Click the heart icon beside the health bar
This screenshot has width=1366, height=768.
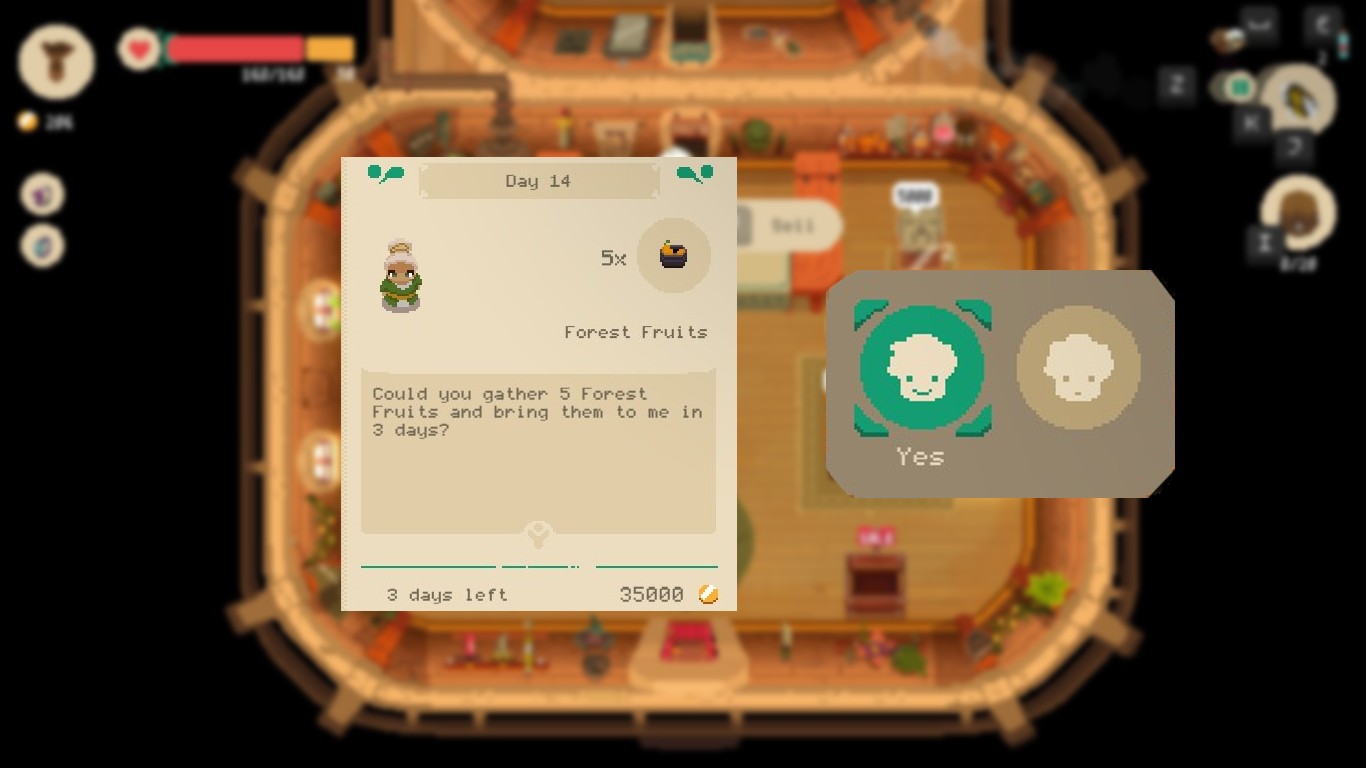click(139, 48)
